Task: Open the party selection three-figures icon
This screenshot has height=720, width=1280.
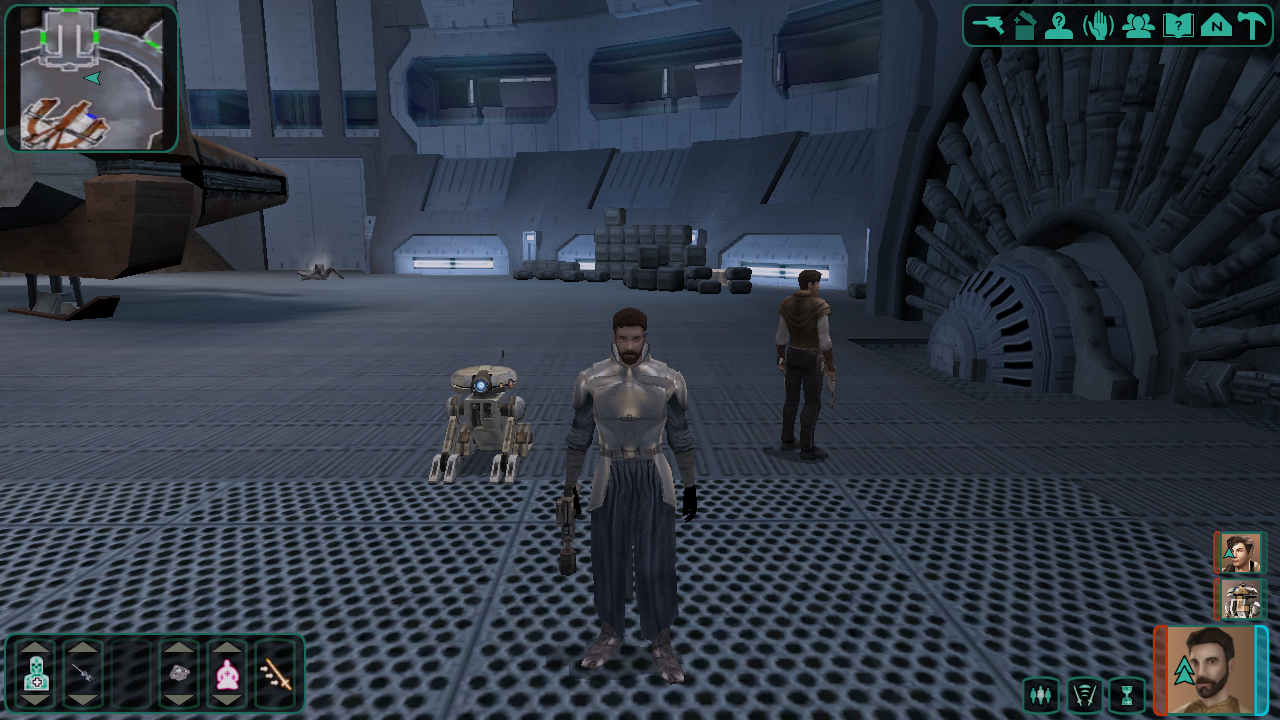Action: (1138, 25)
